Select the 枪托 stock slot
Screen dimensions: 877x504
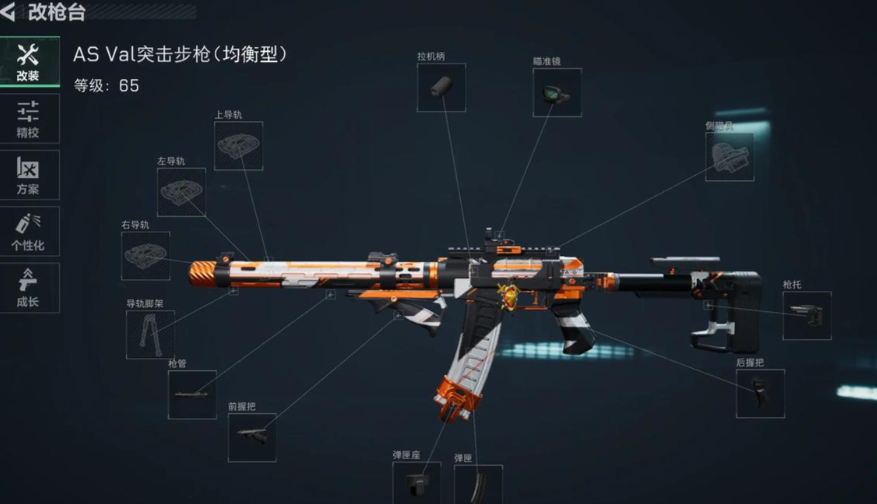pos(806,316)
